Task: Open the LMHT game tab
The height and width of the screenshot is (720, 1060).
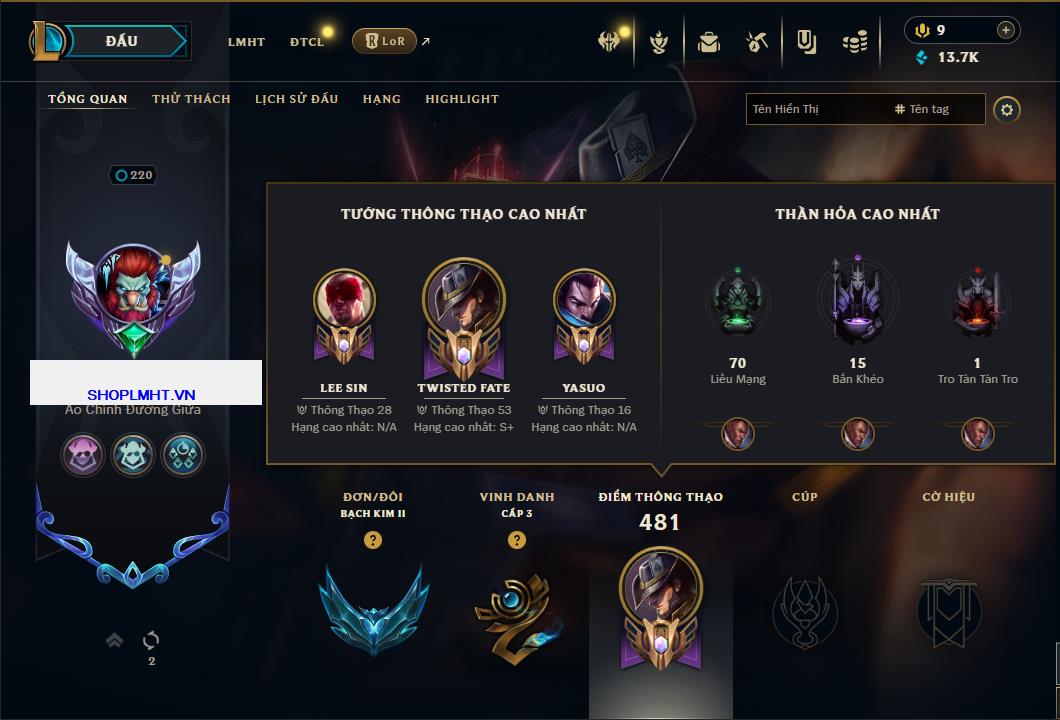Action: [x=246, y=42]
